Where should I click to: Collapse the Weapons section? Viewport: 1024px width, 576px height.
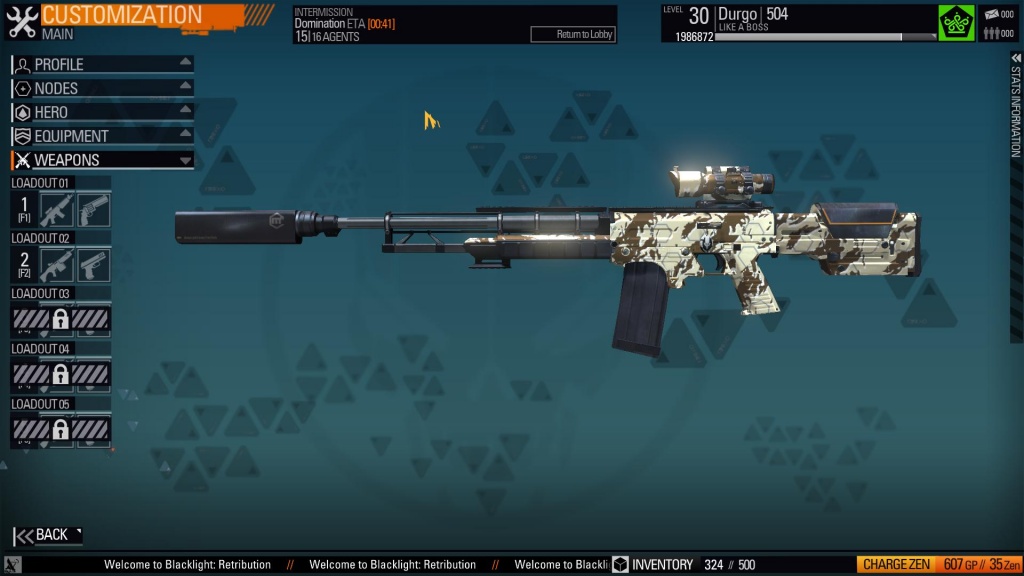[101, 160]
